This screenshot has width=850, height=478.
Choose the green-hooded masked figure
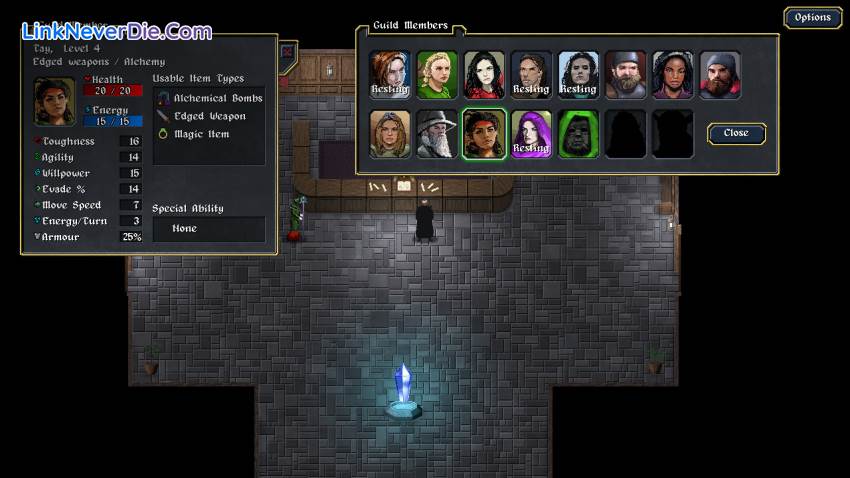578,134
